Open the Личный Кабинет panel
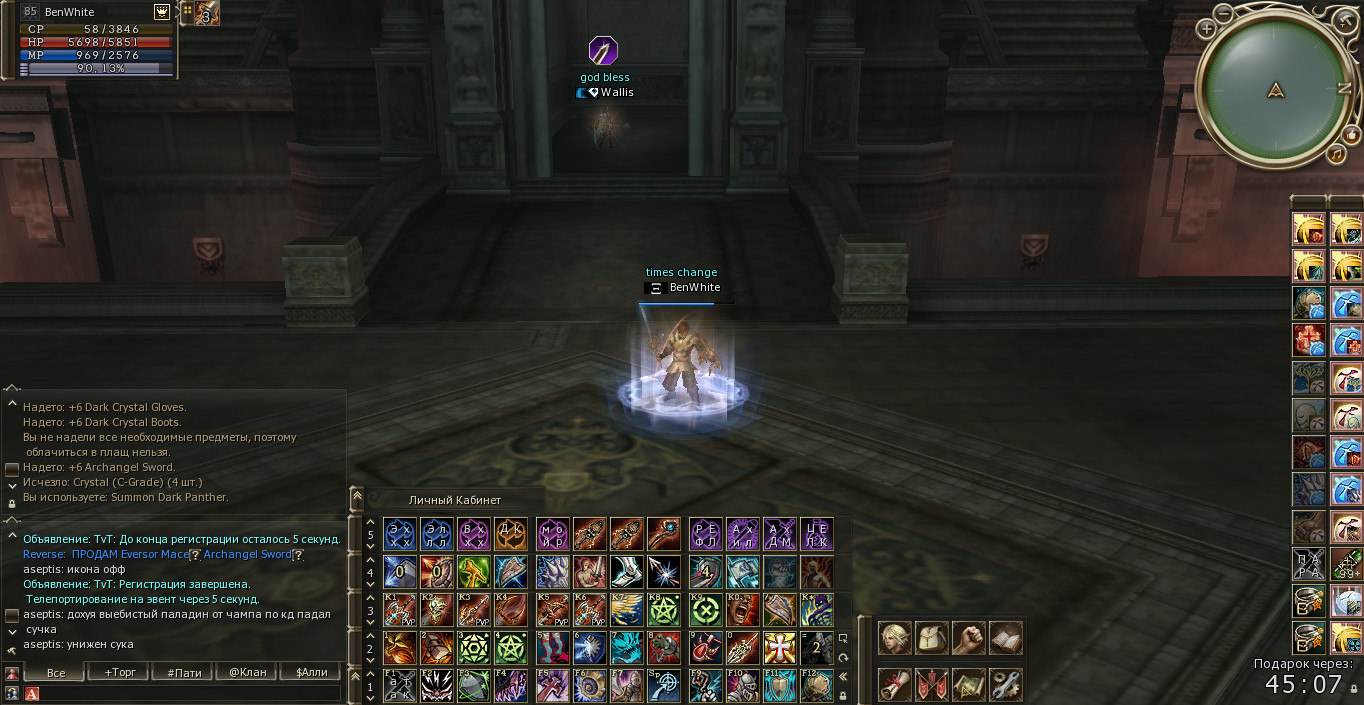The width and height of the screenshot is (1364, 705). coord(455,500)
